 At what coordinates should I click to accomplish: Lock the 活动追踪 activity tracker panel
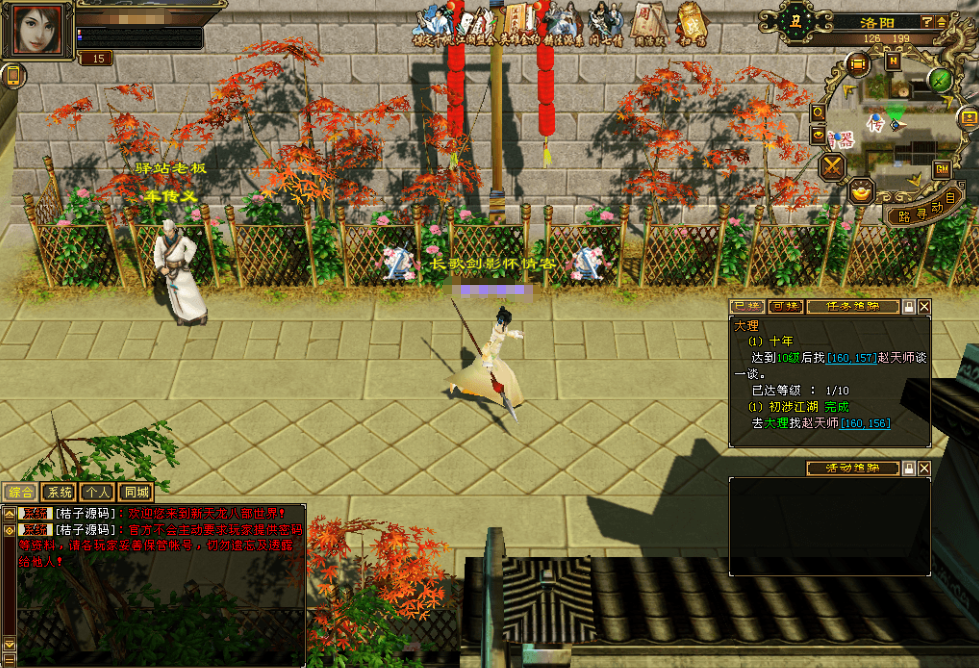tap(908, 468)
